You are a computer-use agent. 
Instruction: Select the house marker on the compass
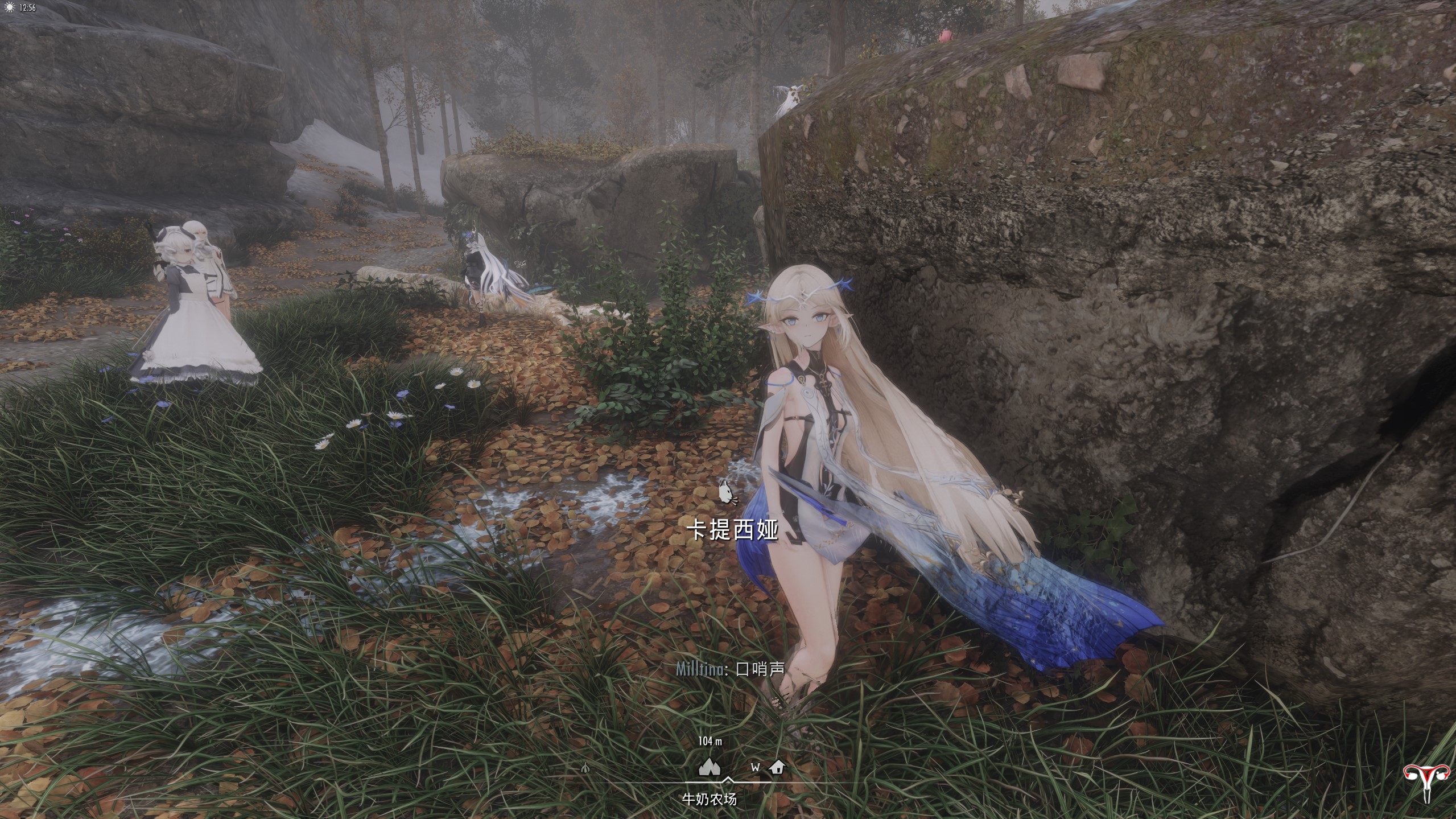pos(777,767)
